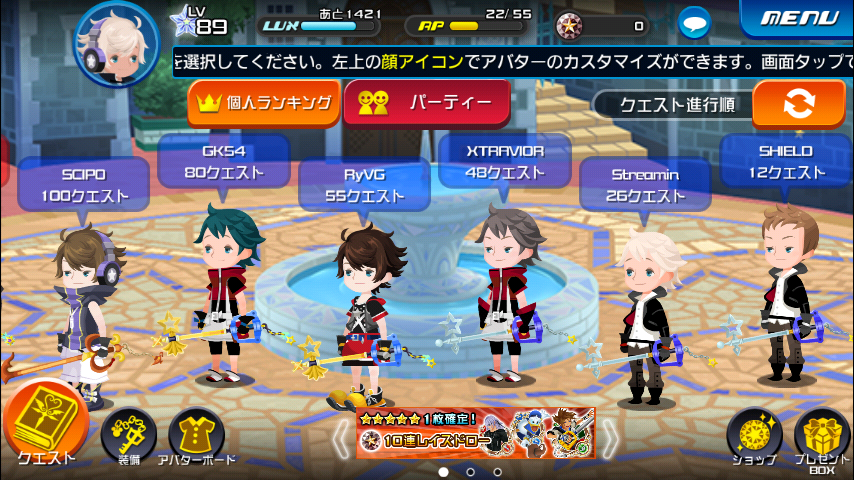Open the クエスト quest book
Screen dimensions: 854x480
(44, 425)
